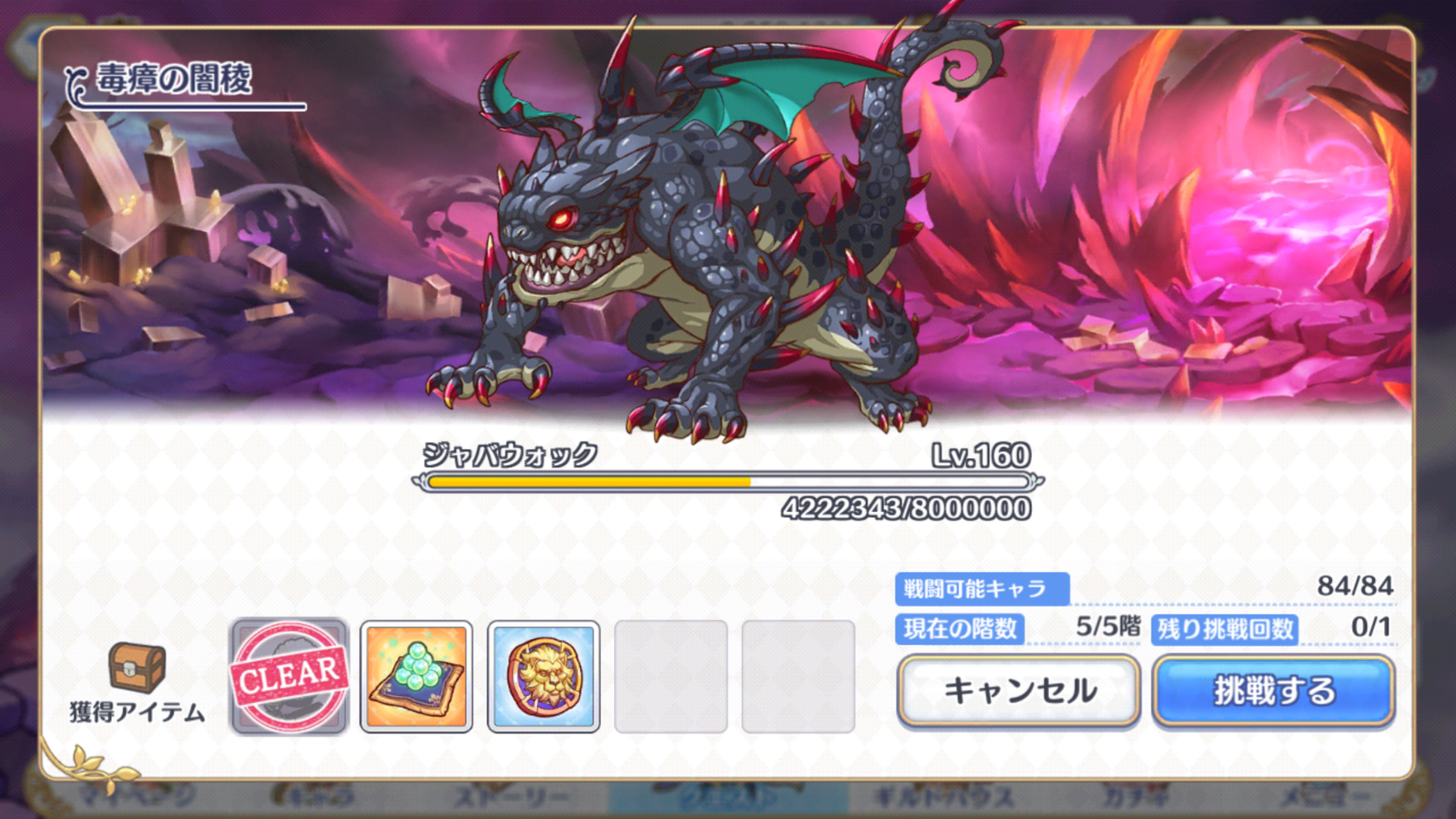View the golden lion medal reward
Image resolution: width=1456 pixels, height=819 pixels.
click(543, 677)
